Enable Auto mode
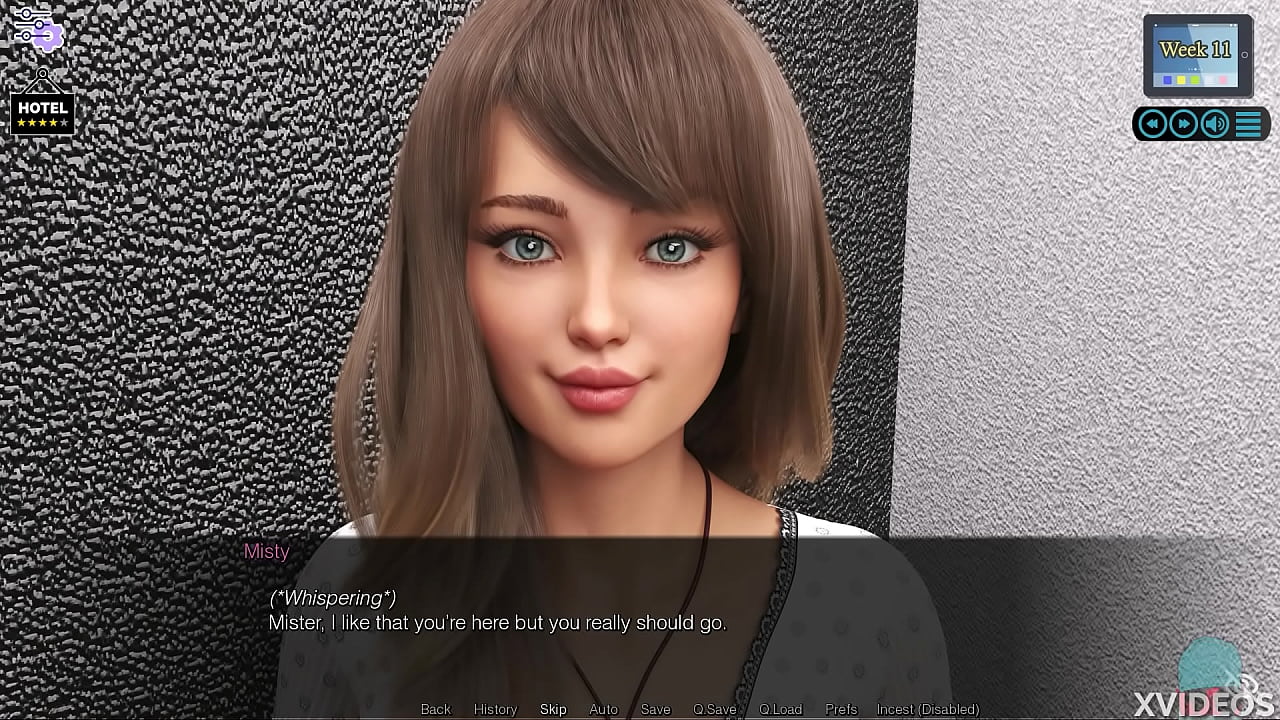 pos(603,708)
